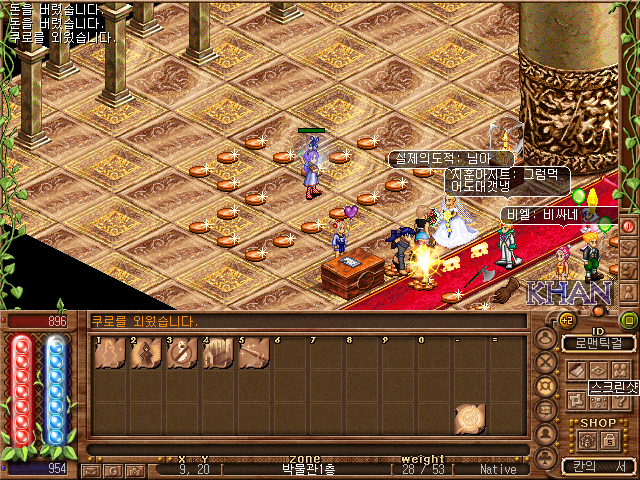Use the hooded figure skill in slot 2

click(x=146, y=354)
